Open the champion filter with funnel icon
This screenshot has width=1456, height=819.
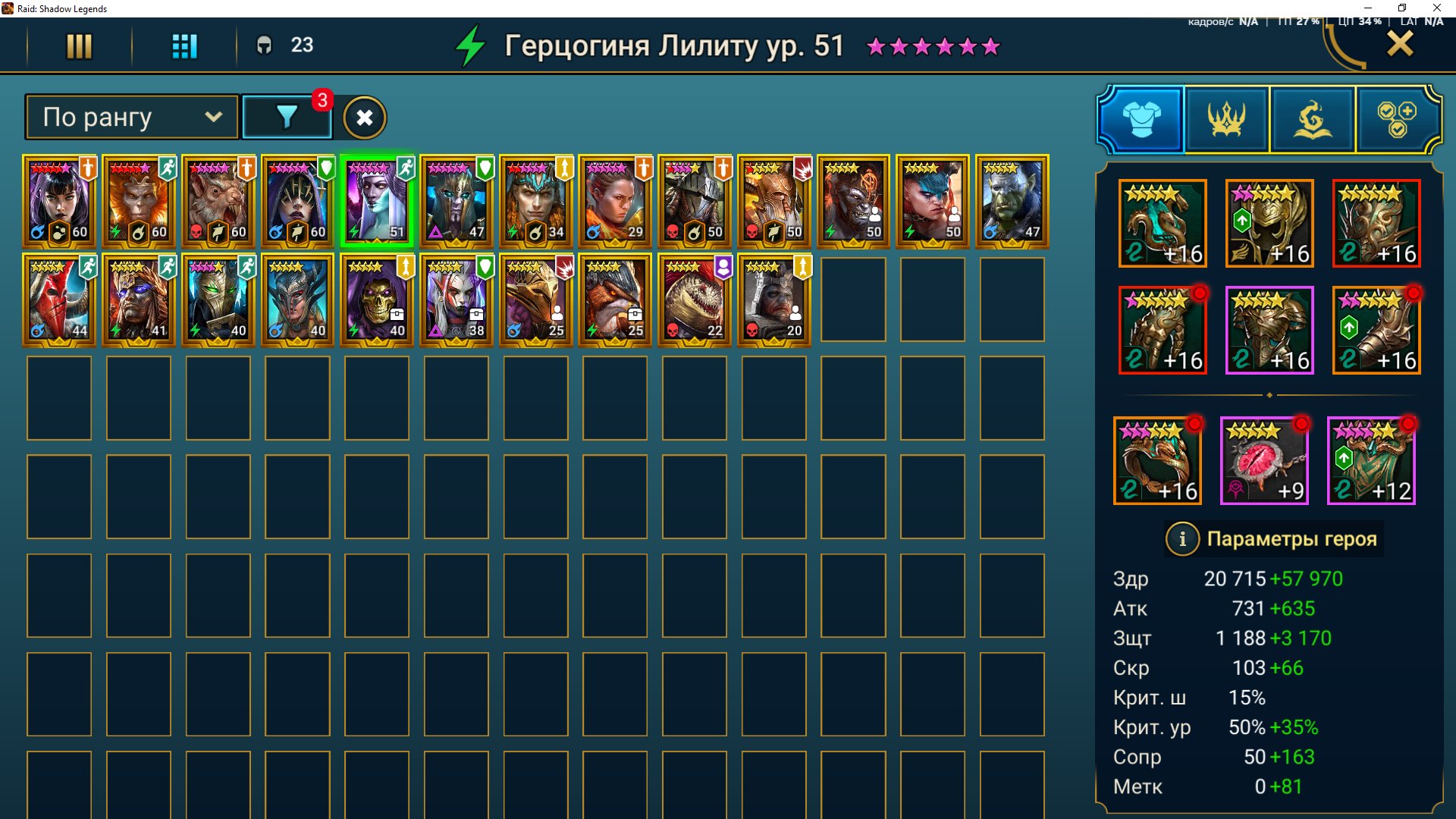click(x=287, y=118)
